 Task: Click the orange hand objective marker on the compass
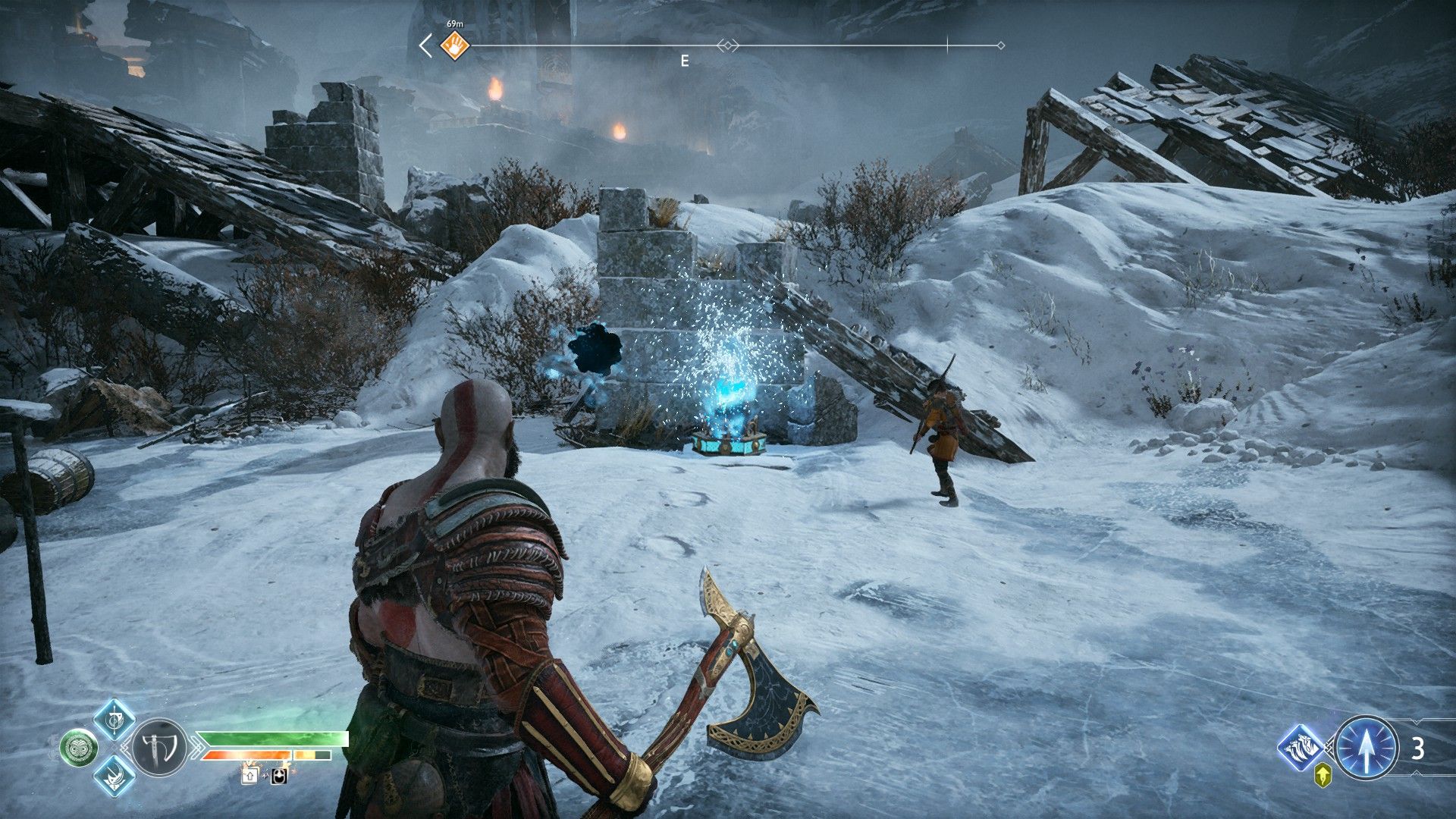(x=455, y=45)
